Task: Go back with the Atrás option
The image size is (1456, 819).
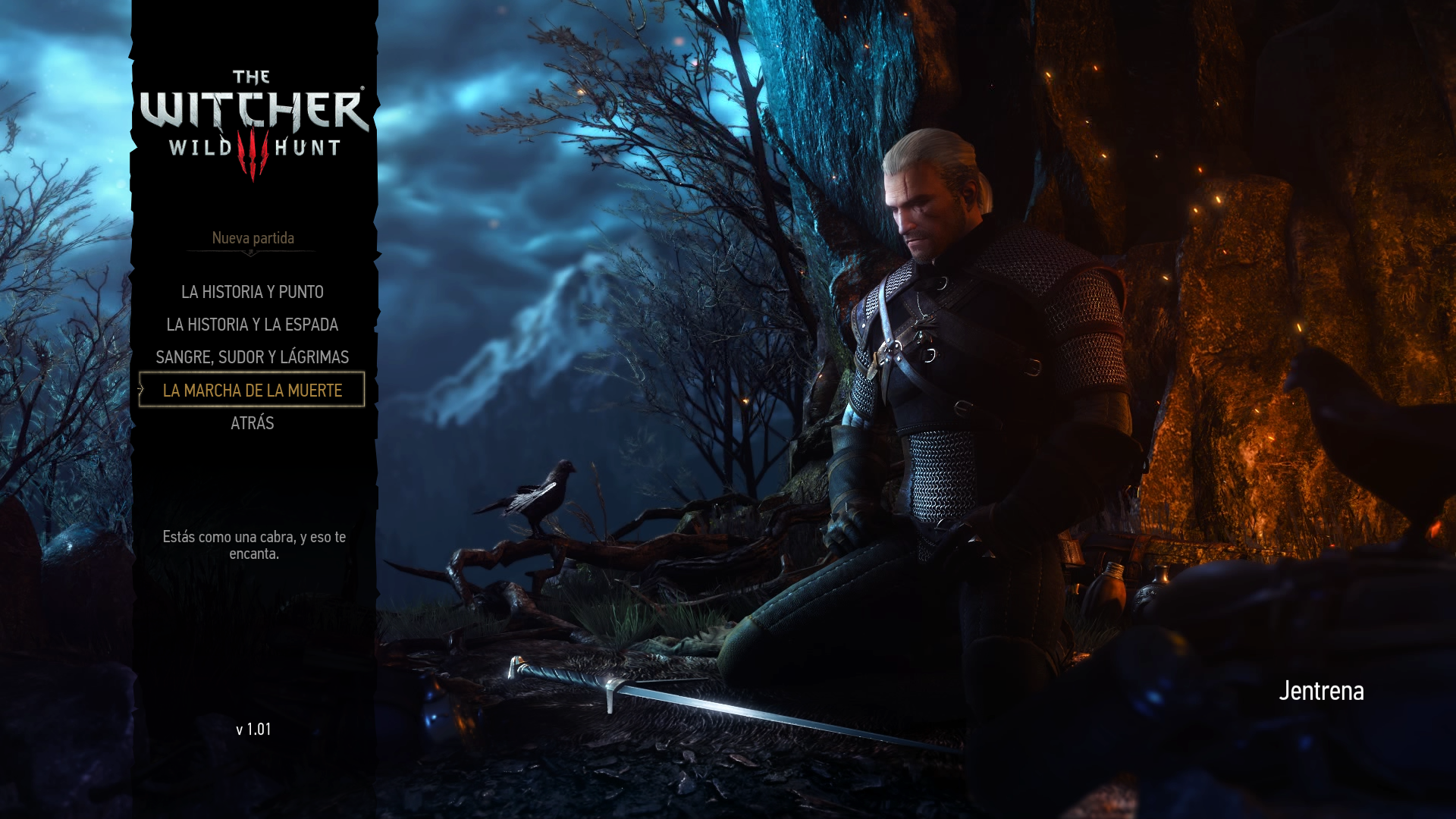Action: (253, 423)
